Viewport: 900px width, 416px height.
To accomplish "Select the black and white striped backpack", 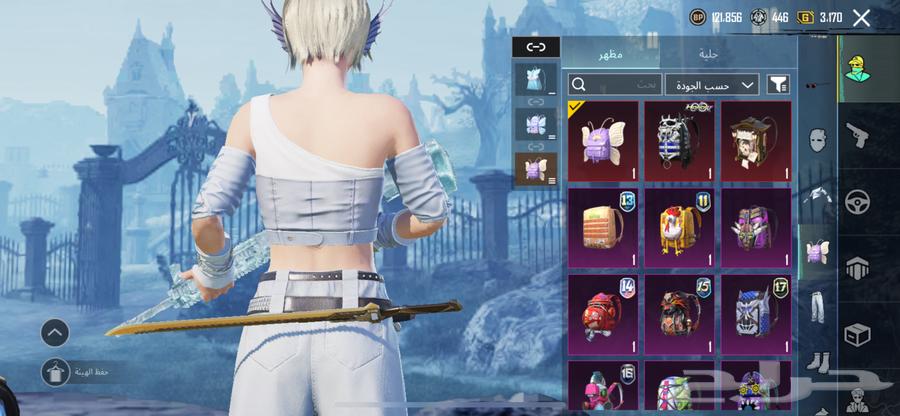I will (679, 141).
